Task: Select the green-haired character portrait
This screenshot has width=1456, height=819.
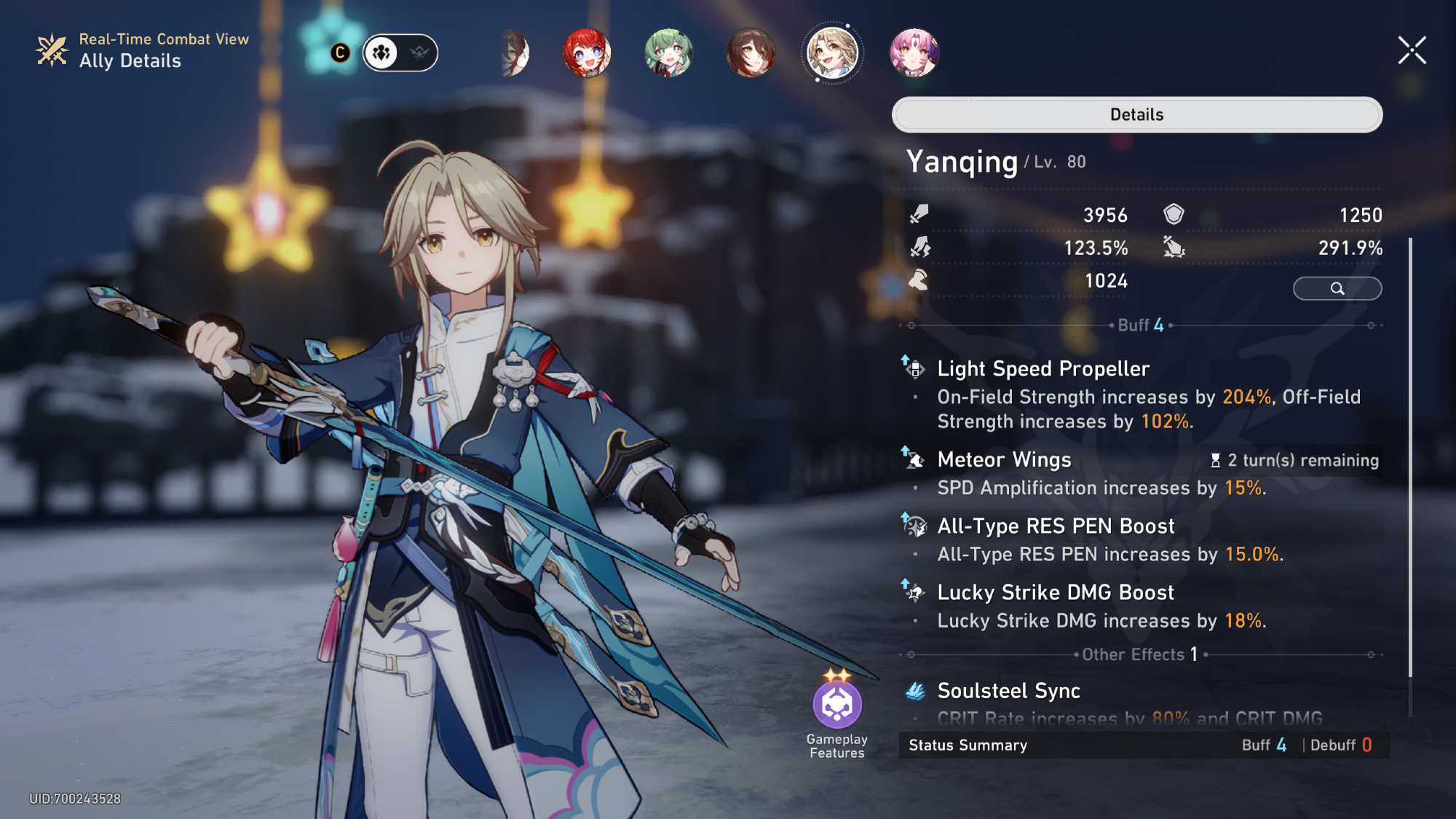Action: (x=668, y=52)
